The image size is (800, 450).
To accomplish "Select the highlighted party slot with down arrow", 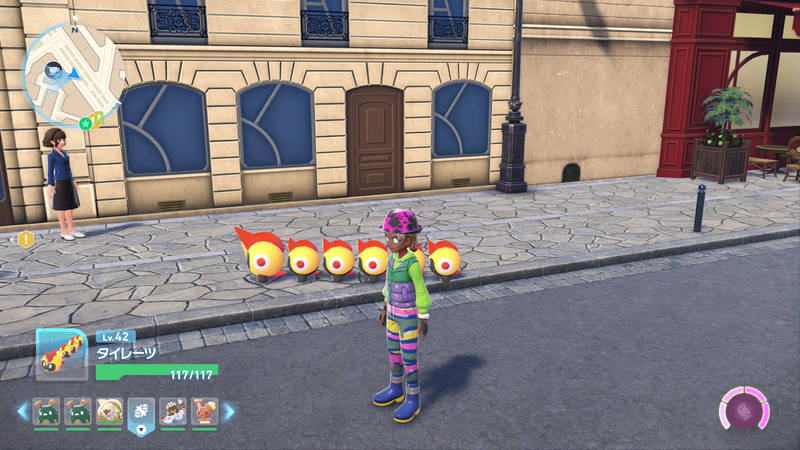I will (140, 412).
